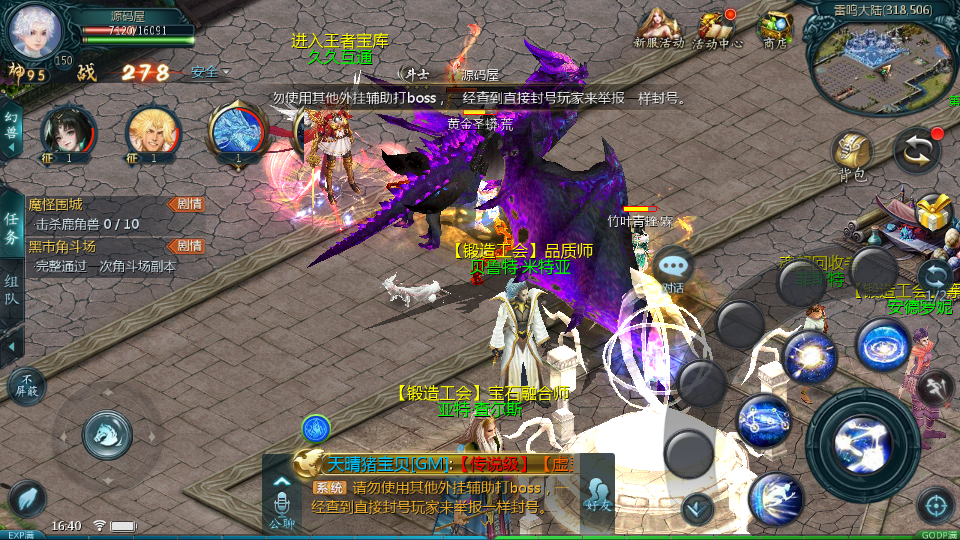Screen dimensions: 960x540
Task: Open the 背包 backpack
Action: (851, 156)
